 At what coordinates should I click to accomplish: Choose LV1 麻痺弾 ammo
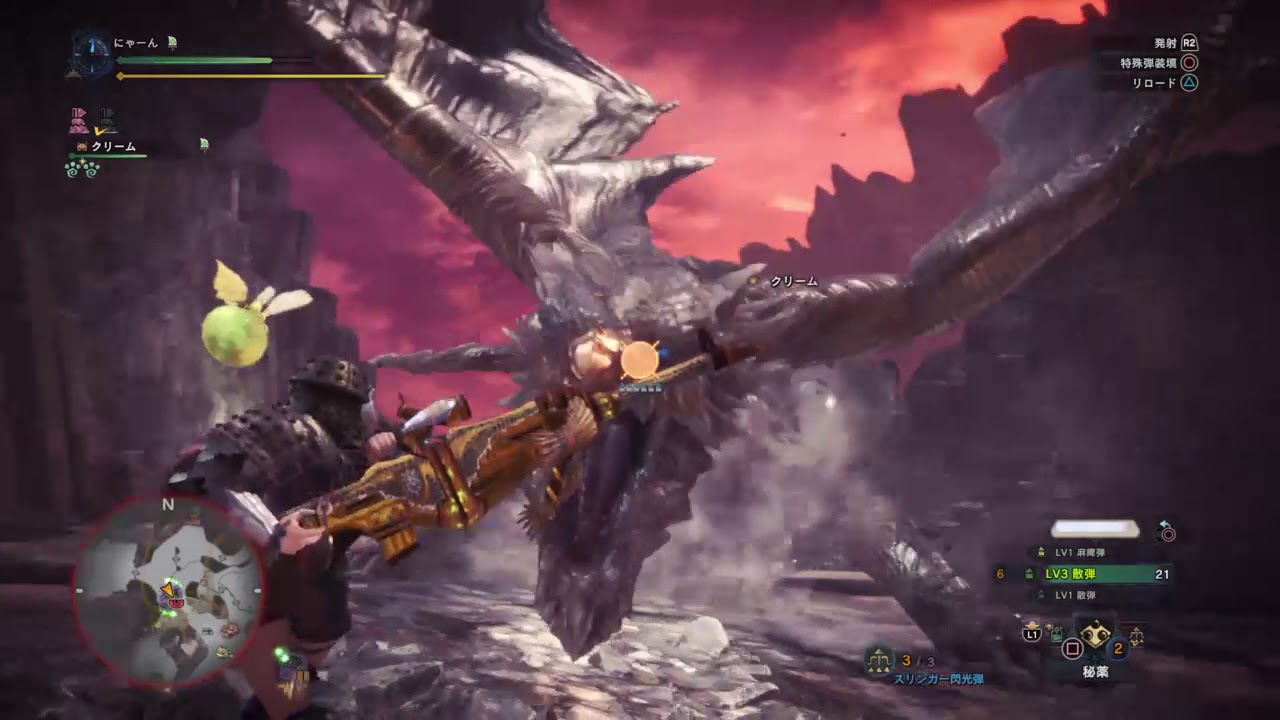click(1075, 552)
